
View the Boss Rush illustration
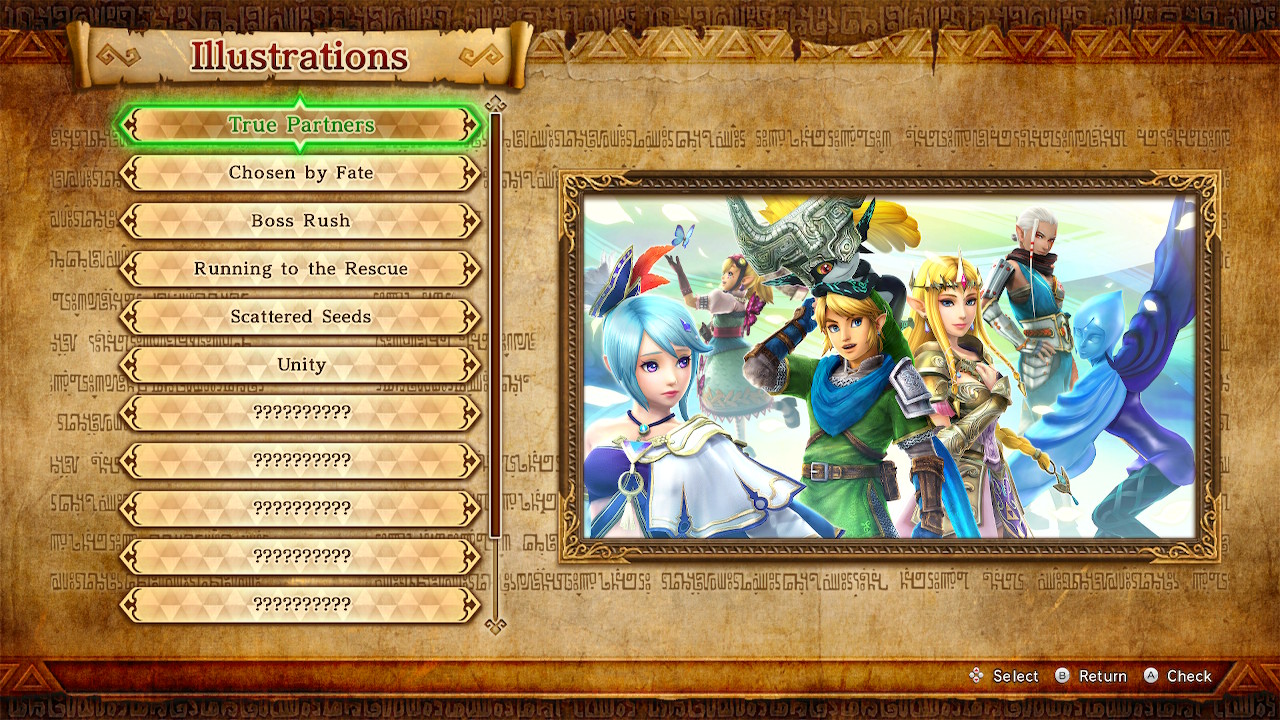tap(300, 221)
